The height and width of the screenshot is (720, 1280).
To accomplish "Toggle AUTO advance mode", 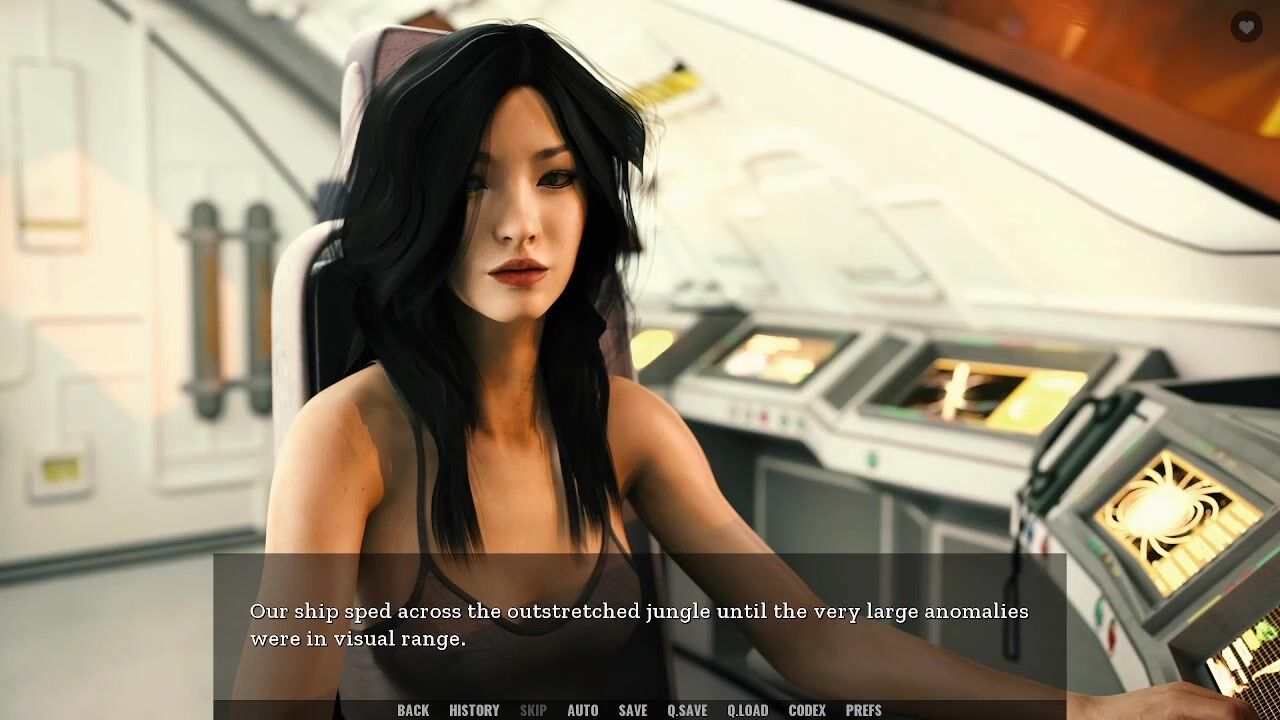I will coord(582,710).
